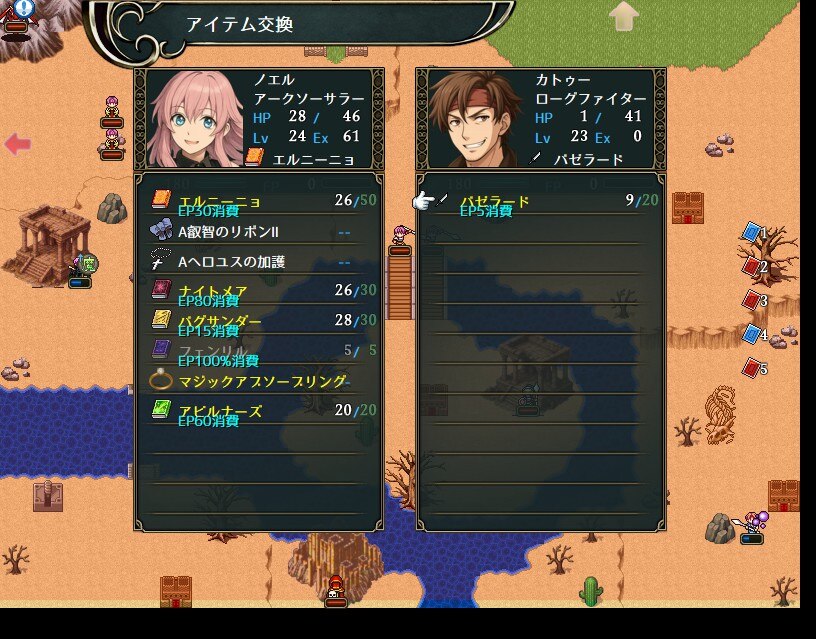Image resolution: width=816 pixels, height=639 pixels.
Task: Click the up arrow to scroll the map
Action: click(x=624, y=15)
